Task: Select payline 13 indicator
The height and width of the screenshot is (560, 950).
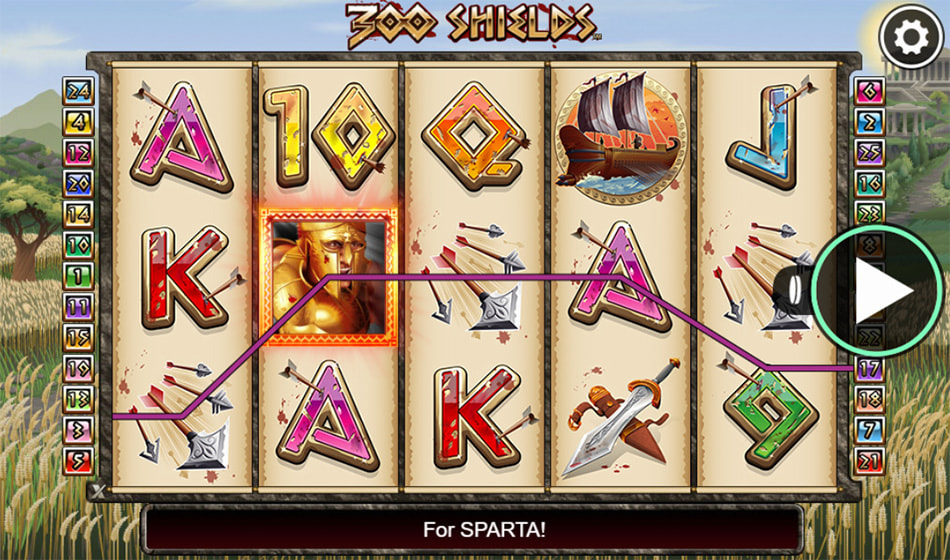Action: click(78, 399)
